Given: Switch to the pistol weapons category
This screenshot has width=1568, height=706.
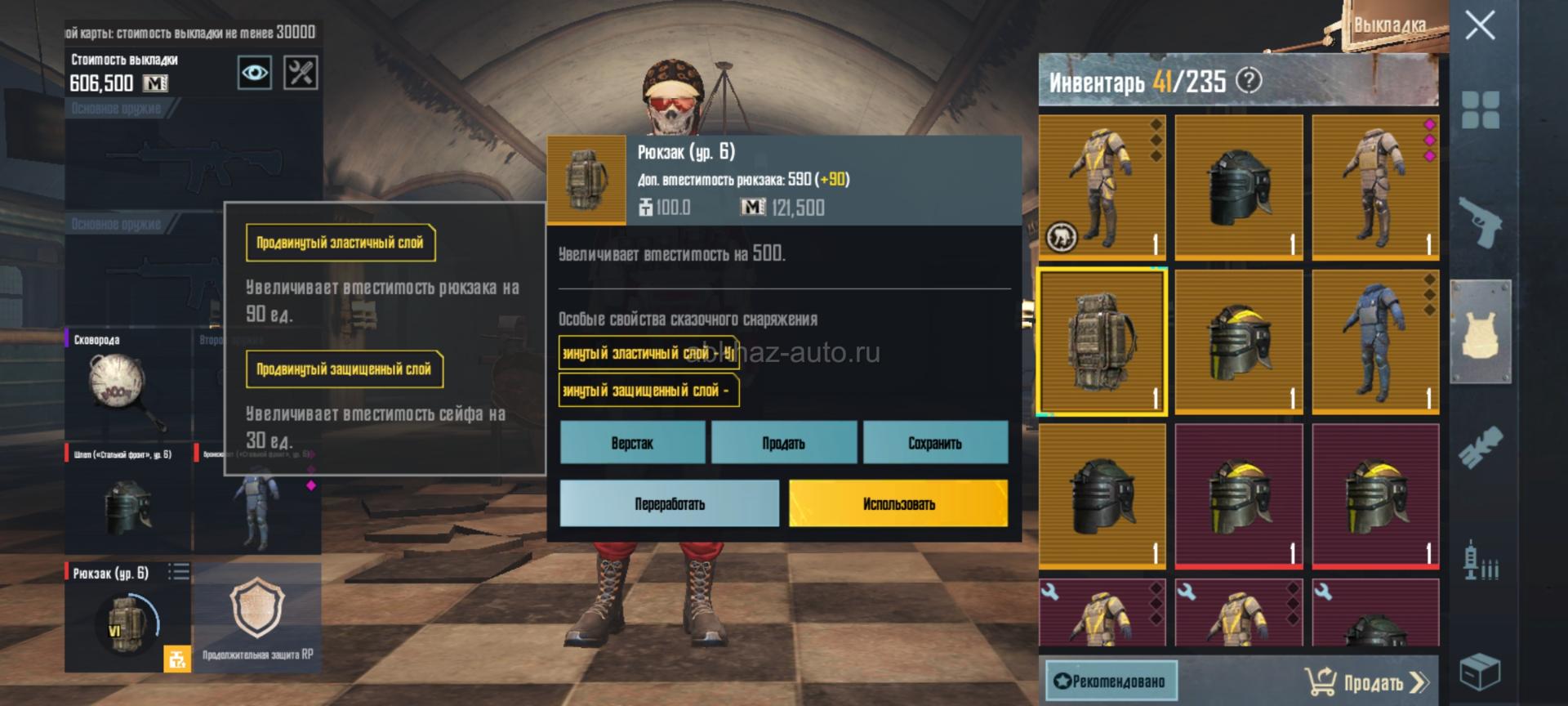Looking at the screenshot, I should coord(1480,221).
